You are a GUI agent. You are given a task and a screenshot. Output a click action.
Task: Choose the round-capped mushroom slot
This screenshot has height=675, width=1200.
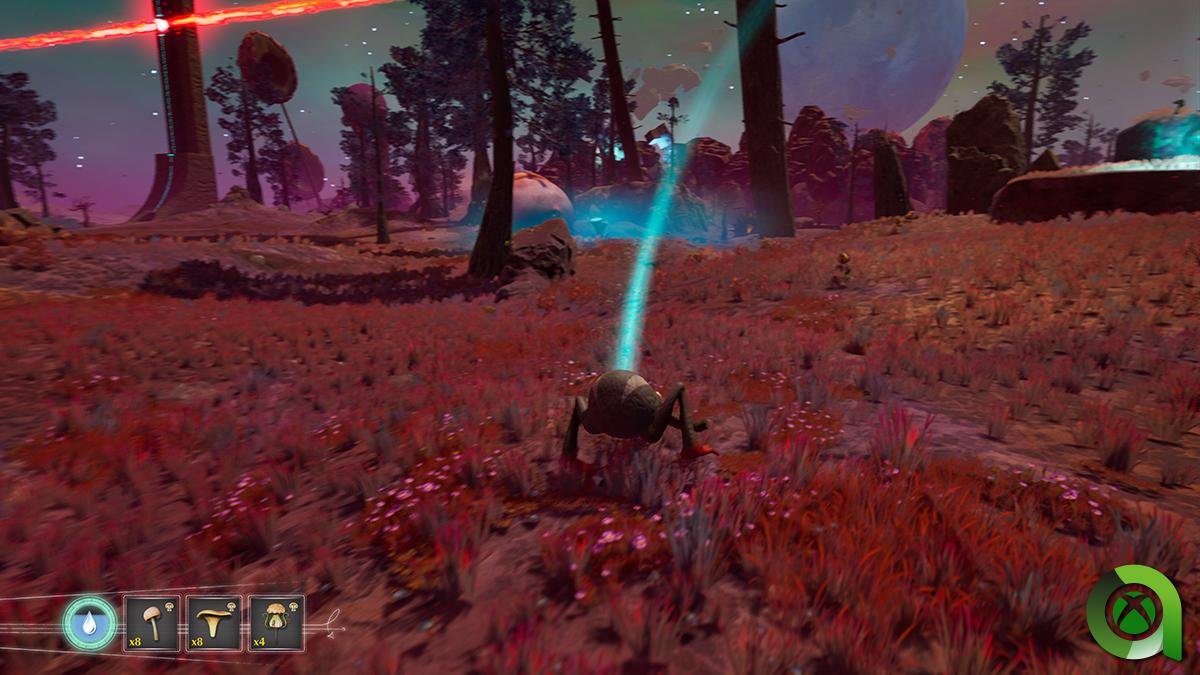151,623
